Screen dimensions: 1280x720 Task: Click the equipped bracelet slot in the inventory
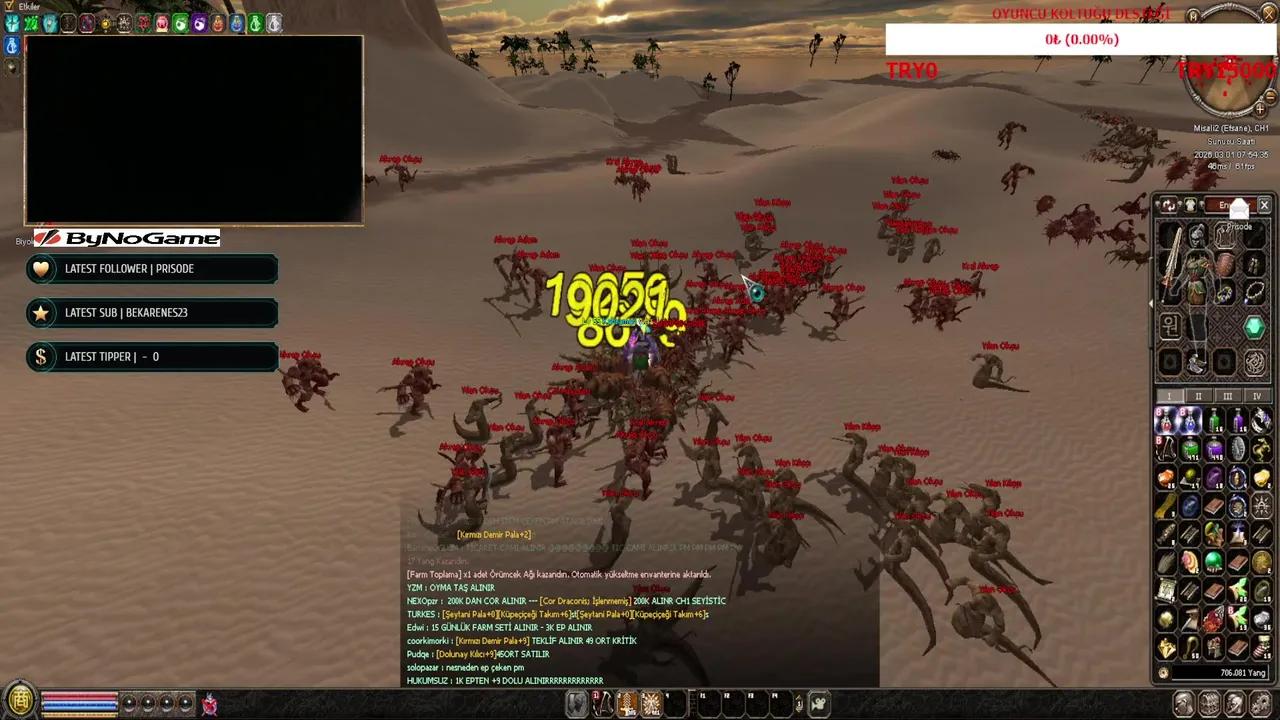1254,292
